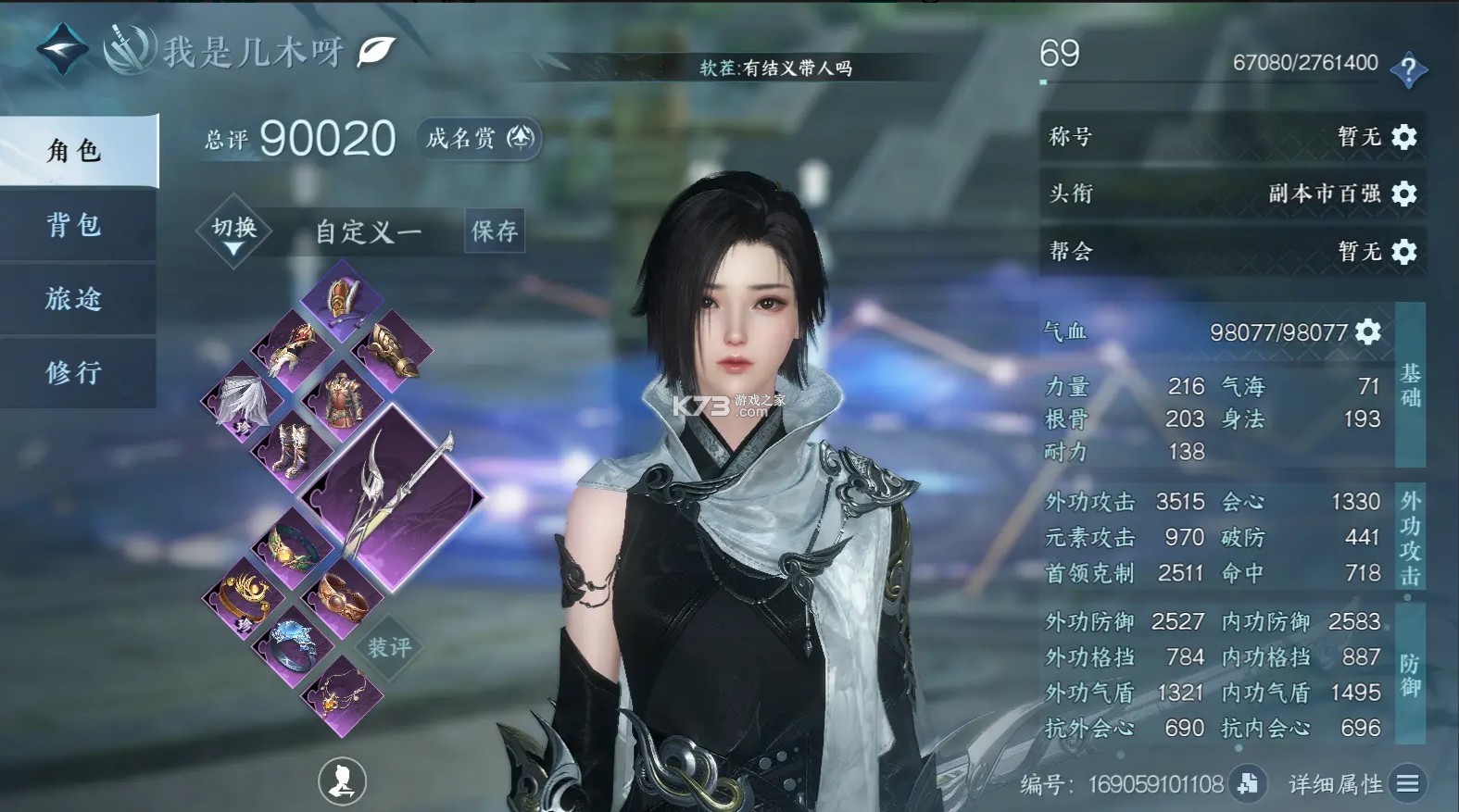Open the 称号 title settings gear
Image resolution: width=1459 pixels, height=812 pixels.
pyautogui.click(x=1404, y=137)
